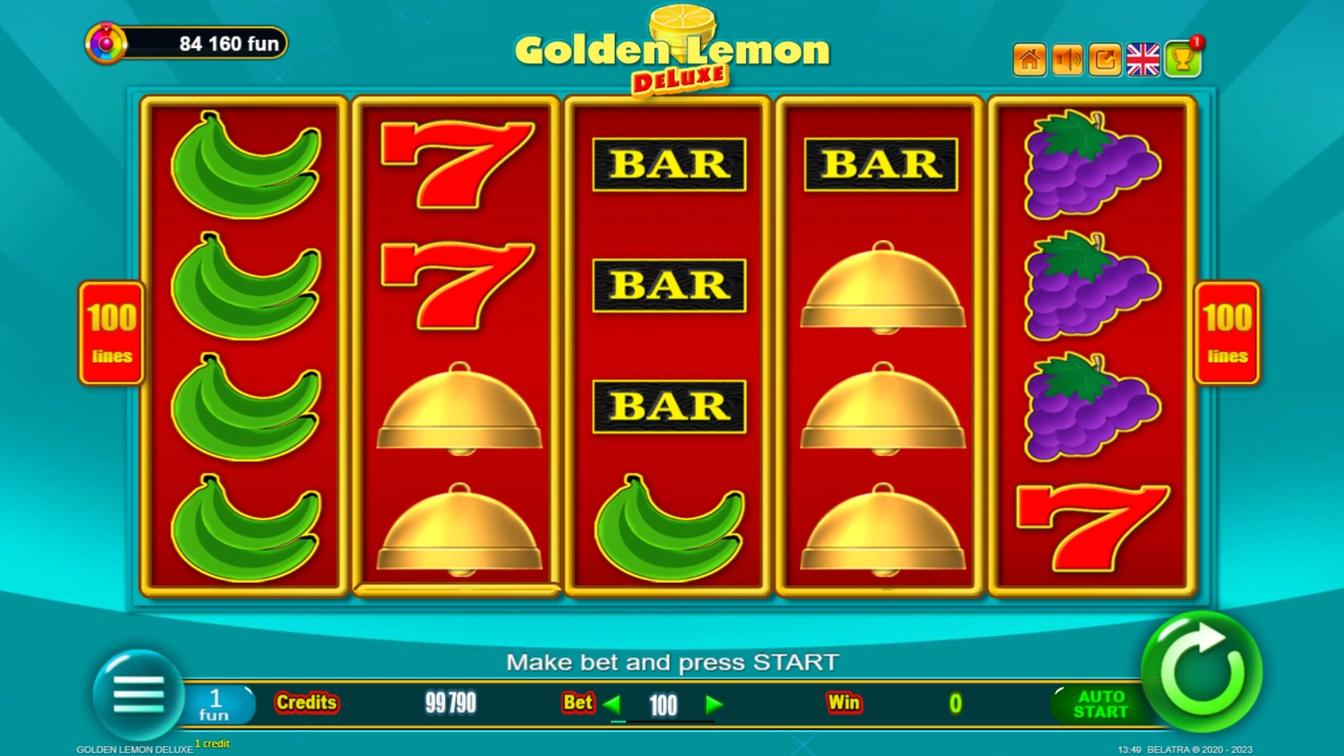
Task: Switch denomination using the 1 fun button
Action: pos(218,701)
